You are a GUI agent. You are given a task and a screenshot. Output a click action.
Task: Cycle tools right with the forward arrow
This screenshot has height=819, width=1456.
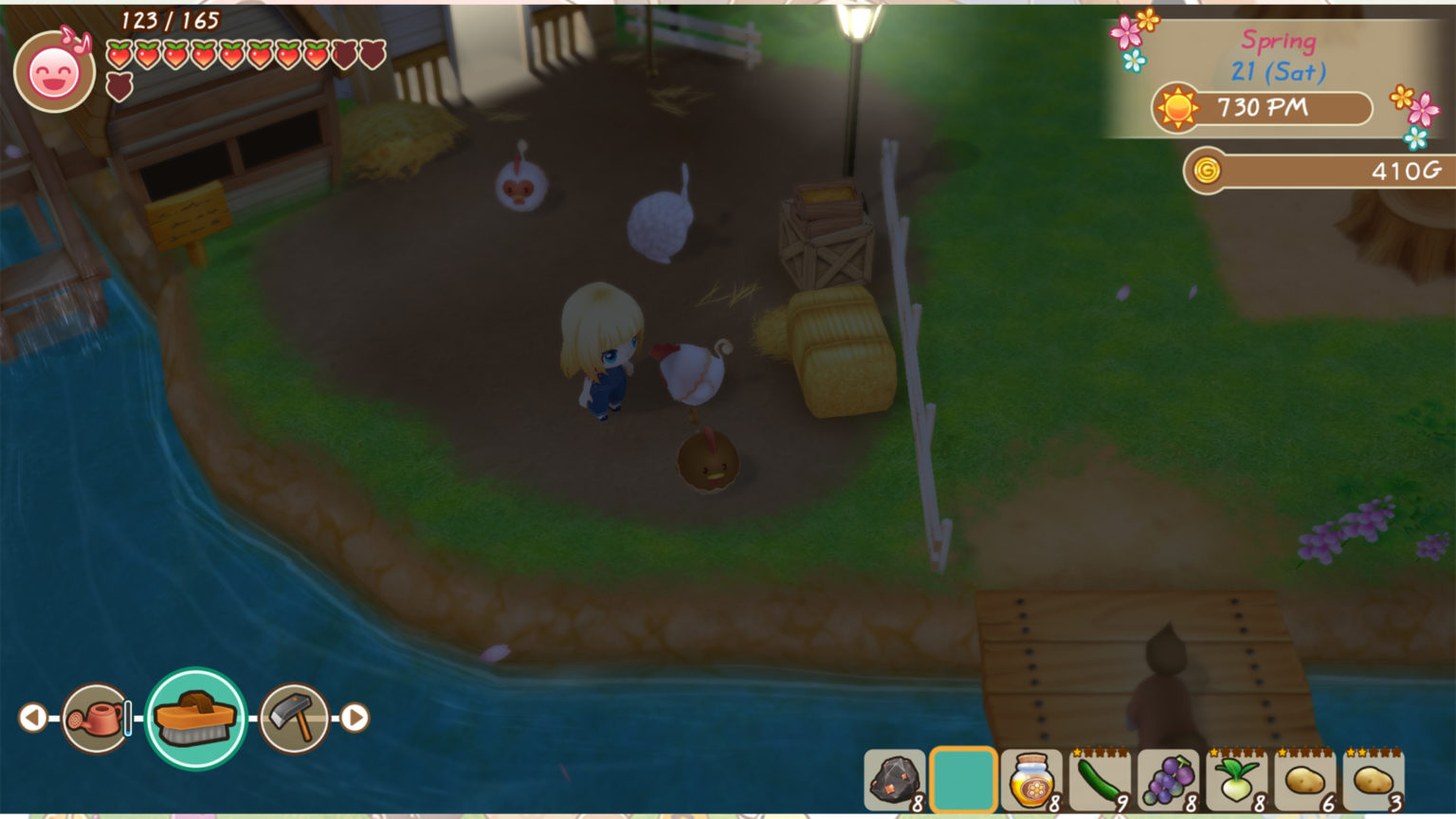tap(355, 718)
